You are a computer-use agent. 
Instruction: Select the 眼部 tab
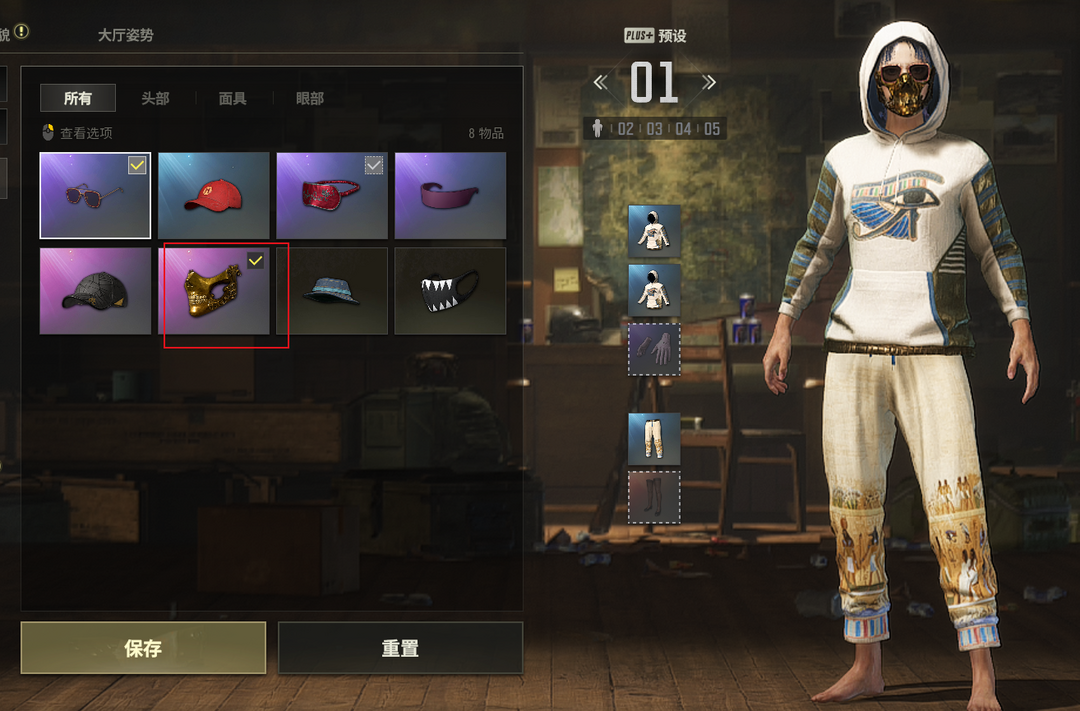click(x=310, y=98)
